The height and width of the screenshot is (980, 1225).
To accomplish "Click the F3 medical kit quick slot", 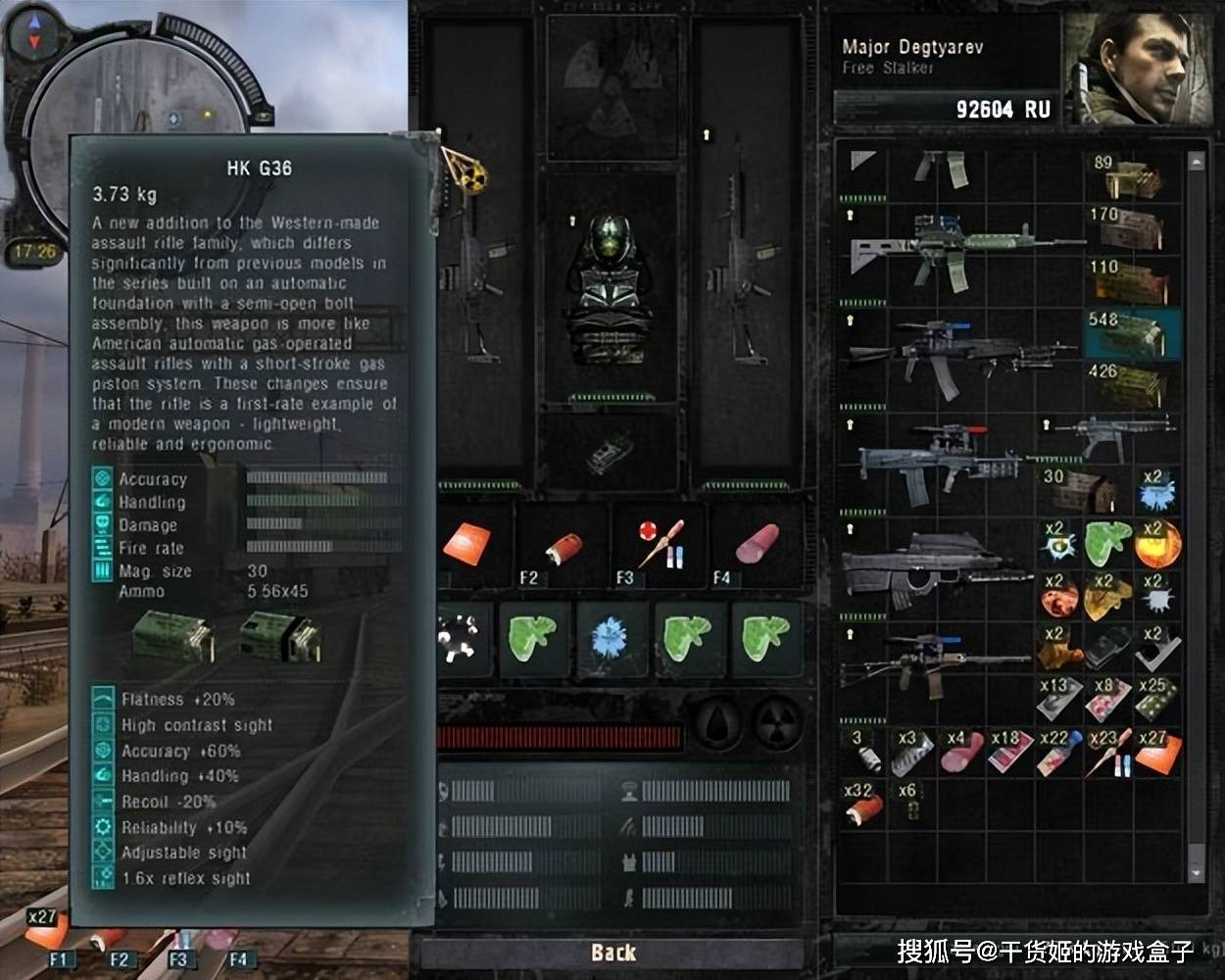I will [659, 547].
